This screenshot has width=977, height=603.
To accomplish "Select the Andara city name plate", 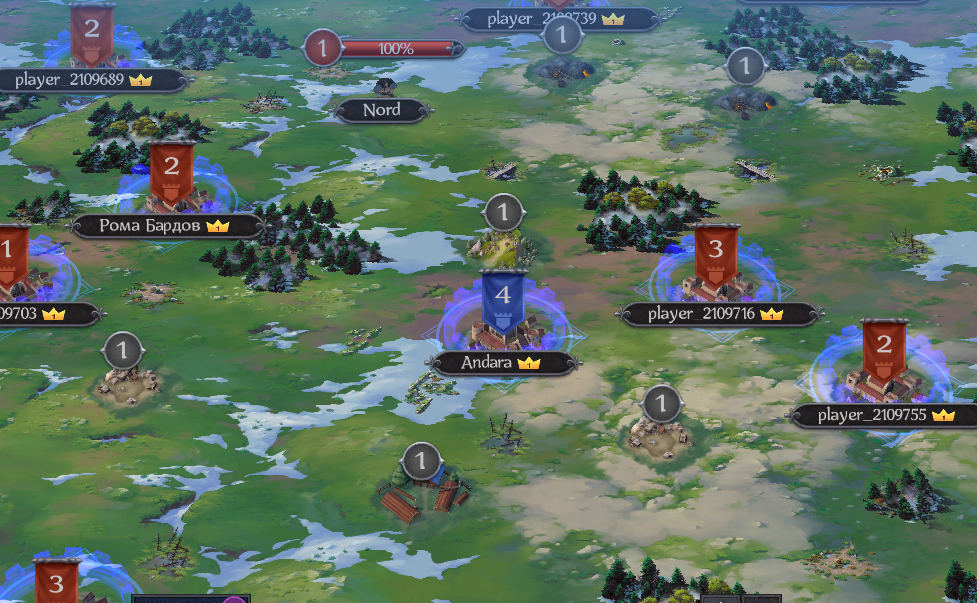I will [502, 363].
